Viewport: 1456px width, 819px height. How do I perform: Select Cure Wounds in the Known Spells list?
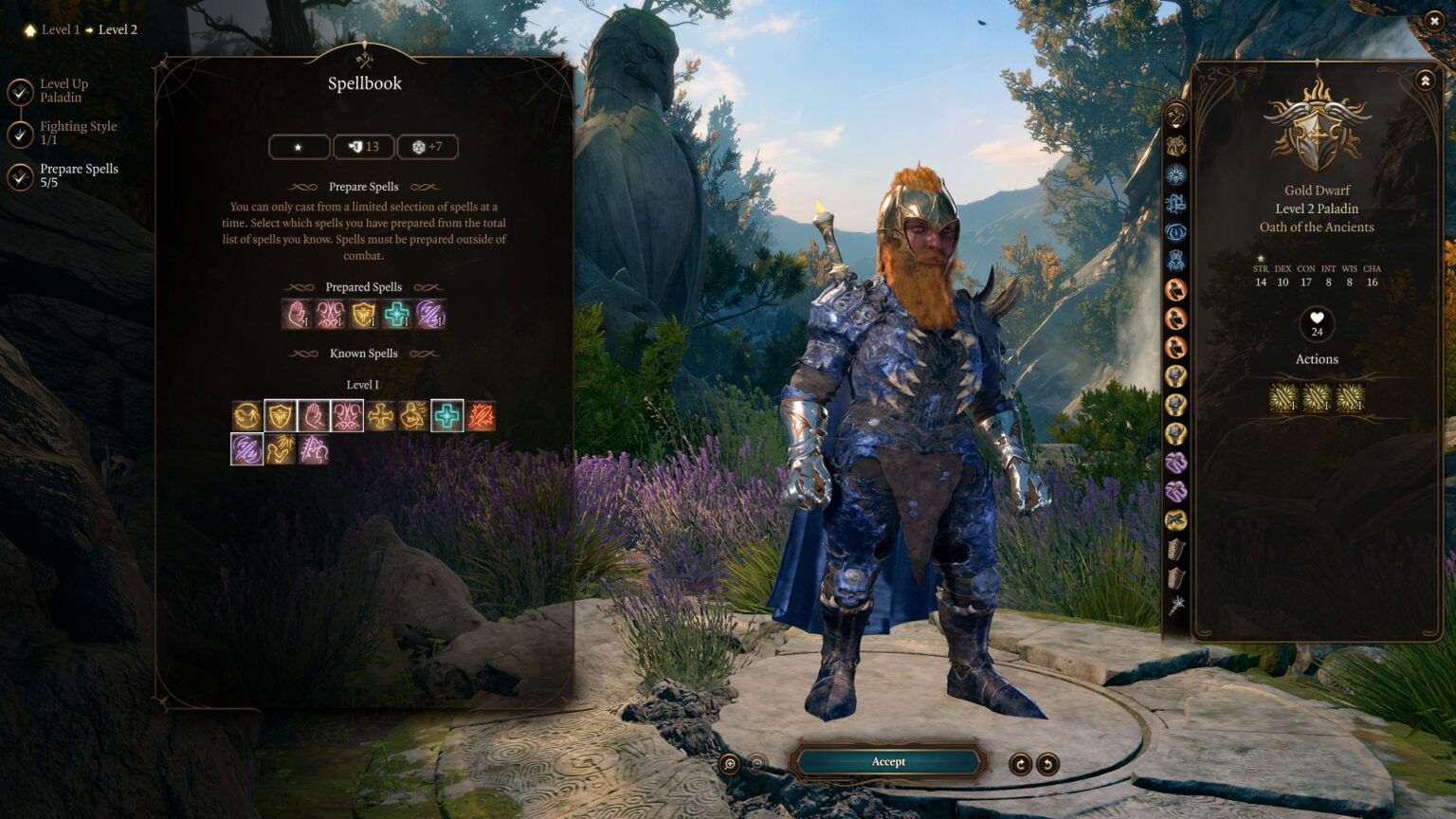[x=447, y=414]
